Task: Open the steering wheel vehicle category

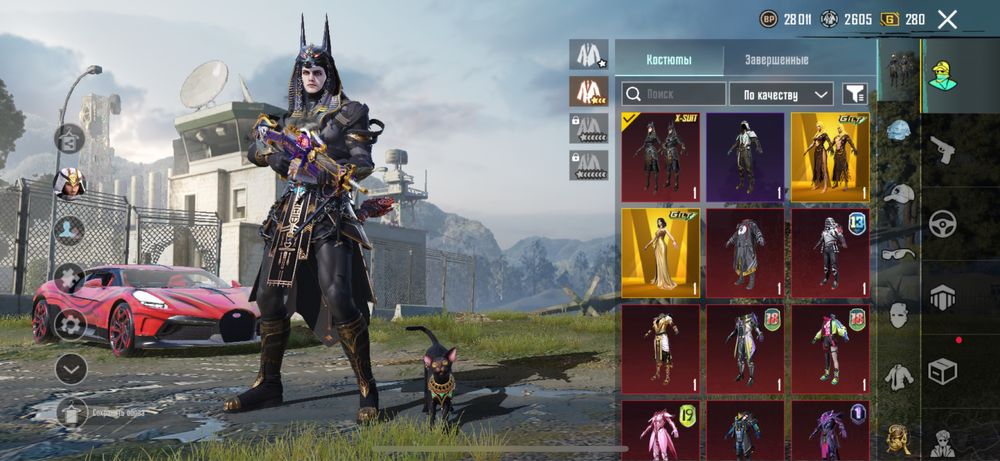Action: pos(942,222)
